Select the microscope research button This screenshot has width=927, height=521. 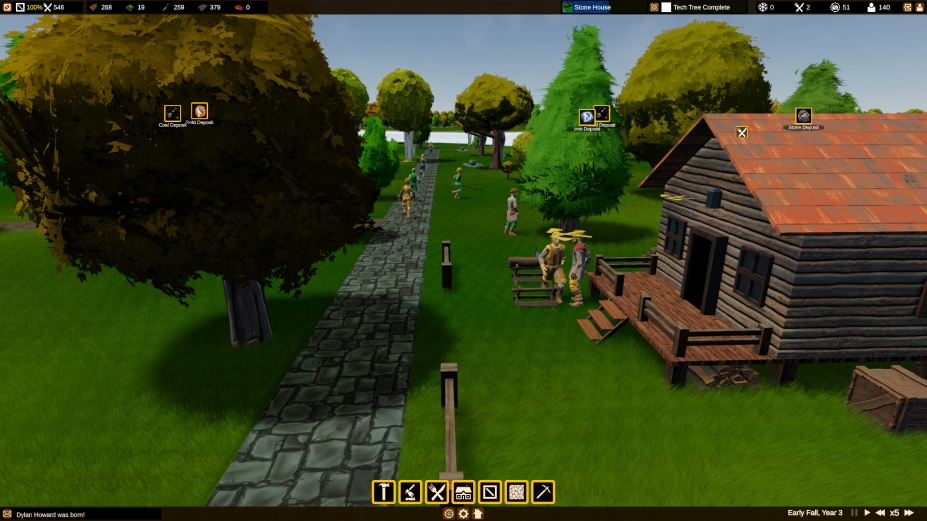[410, 492]
